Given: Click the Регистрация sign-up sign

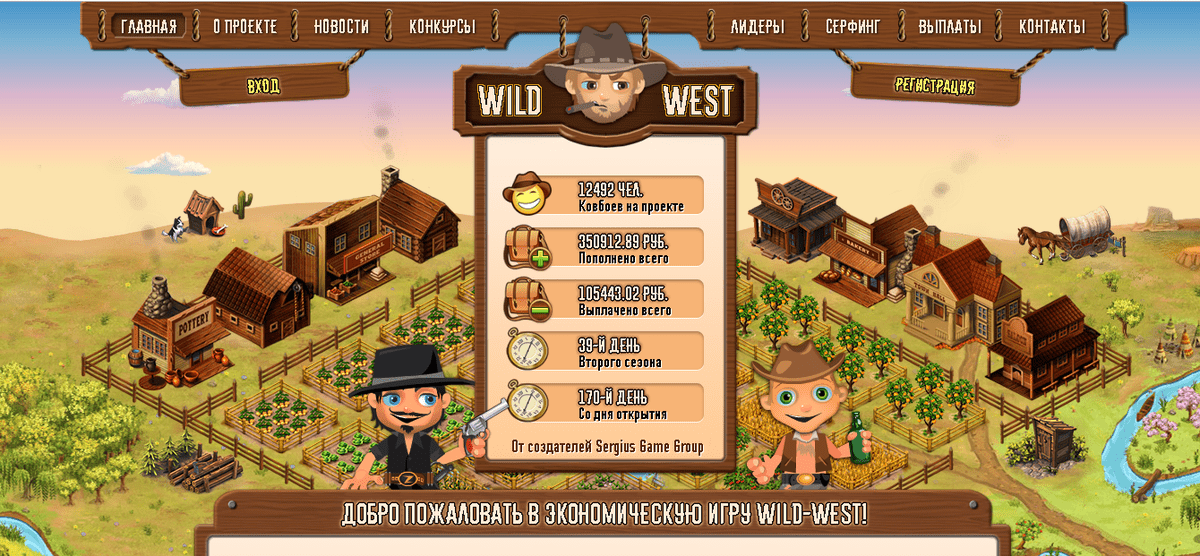Looking at the screenshot, I should click(x=935, y=86).
